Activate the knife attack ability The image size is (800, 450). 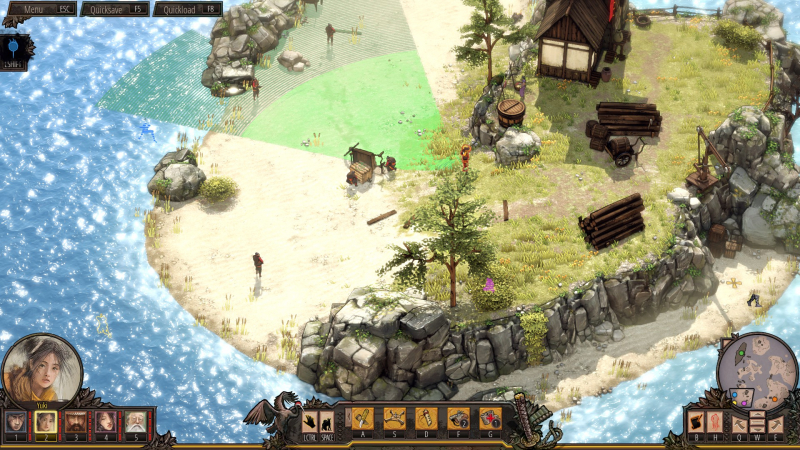[x=363, y=417]
